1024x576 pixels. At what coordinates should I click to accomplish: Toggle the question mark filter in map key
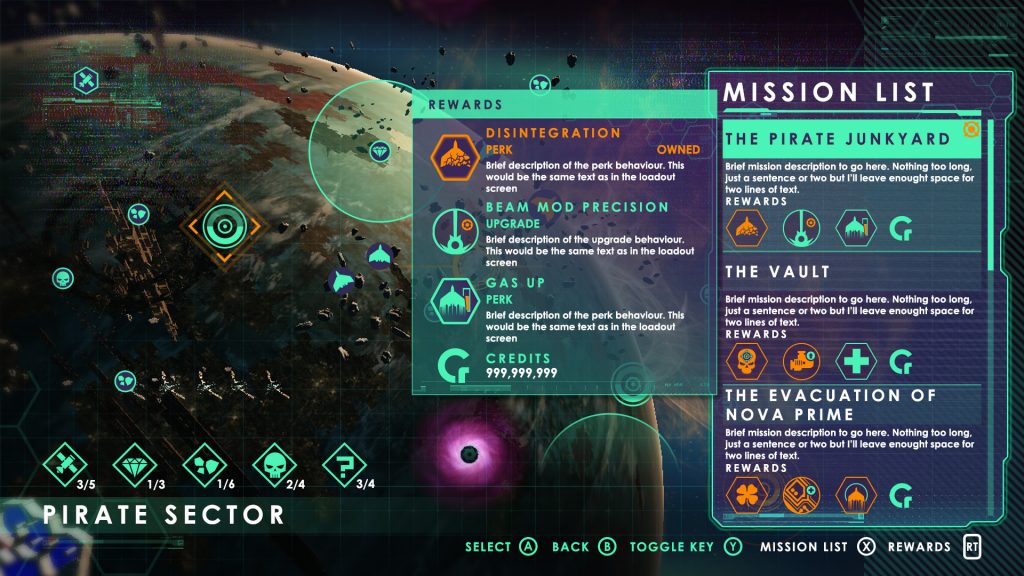[345, 463]
